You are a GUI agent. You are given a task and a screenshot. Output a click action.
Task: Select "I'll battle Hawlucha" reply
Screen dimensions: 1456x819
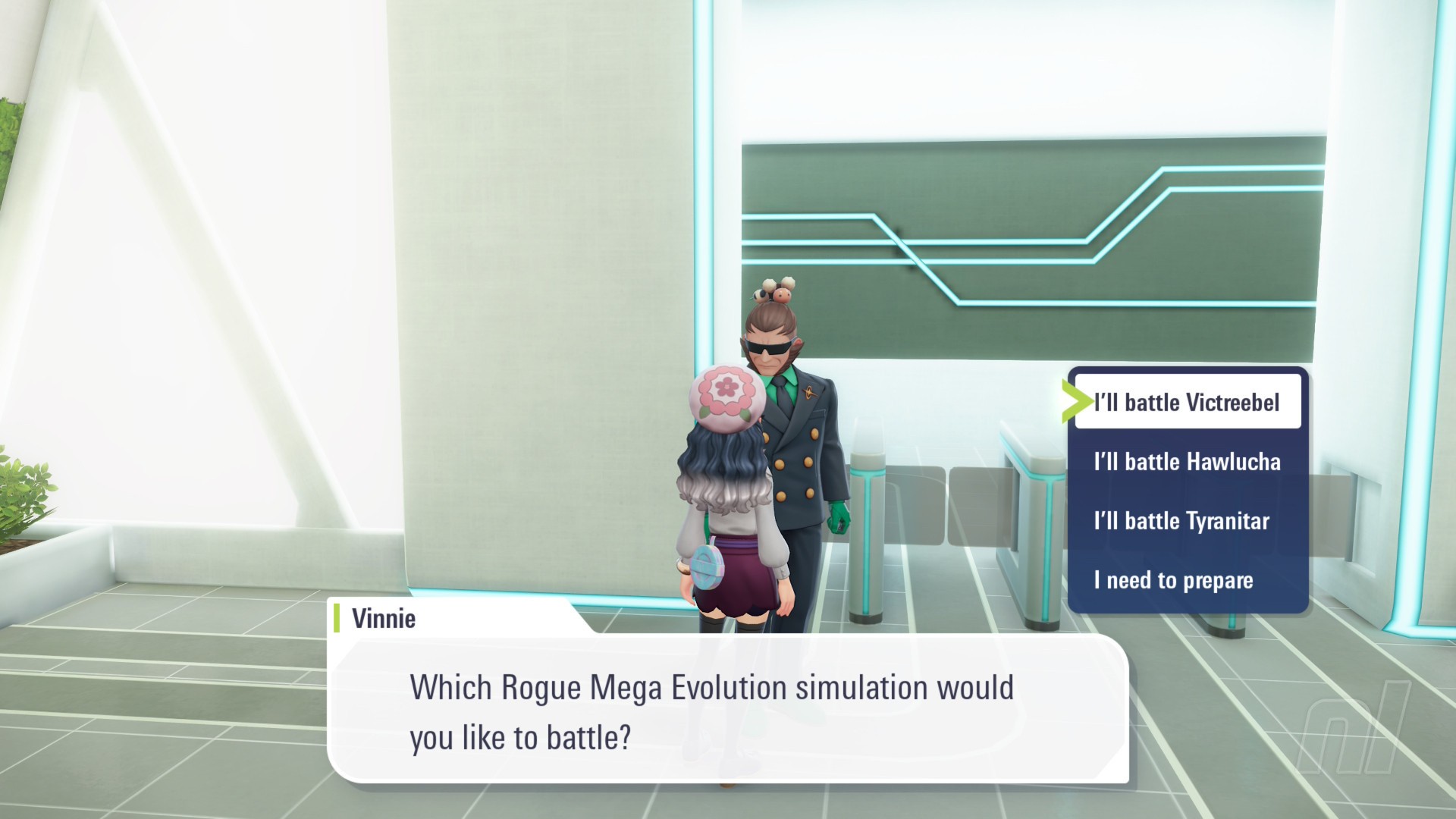point(1187,461)
